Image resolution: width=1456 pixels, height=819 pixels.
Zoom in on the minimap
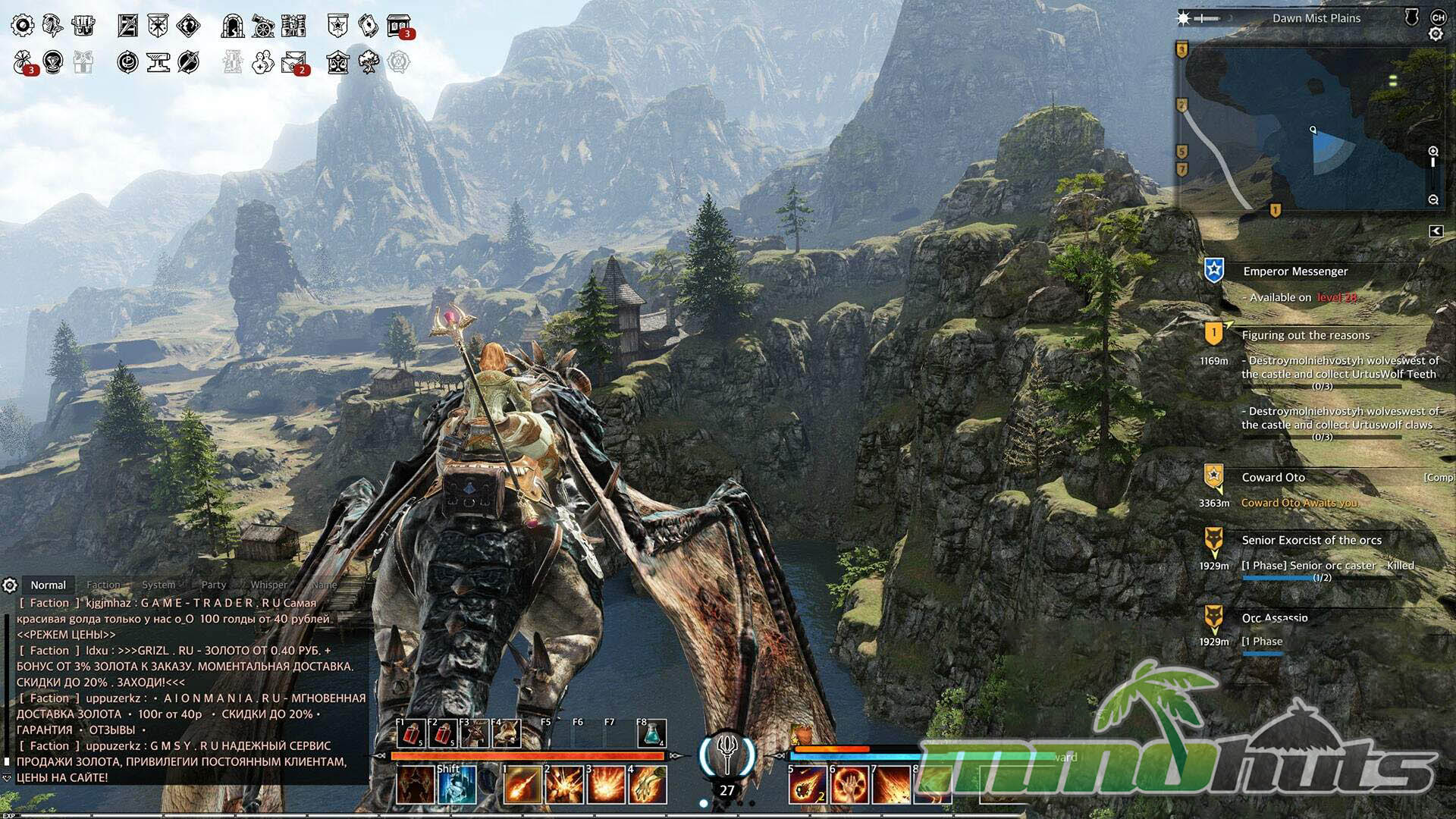(x=1433, y=152)
